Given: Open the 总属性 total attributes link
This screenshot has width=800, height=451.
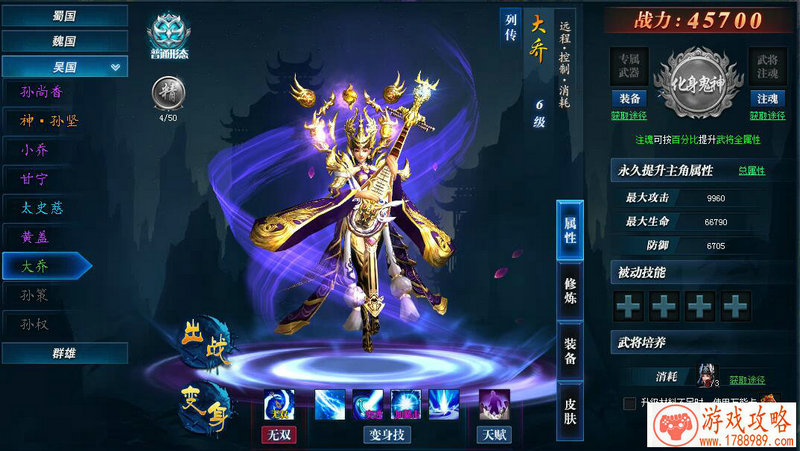Looking at the screenshot, I should pyautogui.click(x=751, y=170).
